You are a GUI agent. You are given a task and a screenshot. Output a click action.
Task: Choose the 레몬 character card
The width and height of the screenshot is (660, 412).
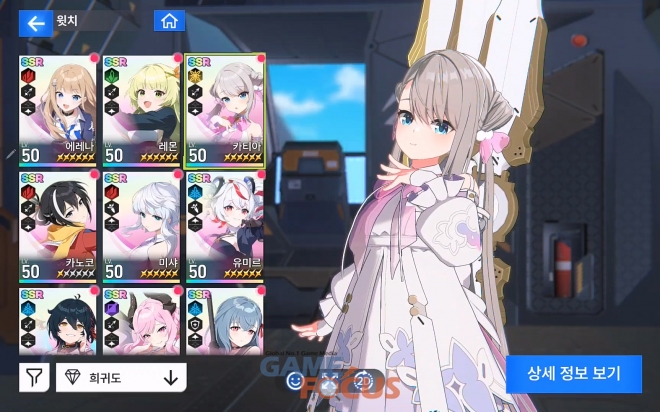(141, 110)
